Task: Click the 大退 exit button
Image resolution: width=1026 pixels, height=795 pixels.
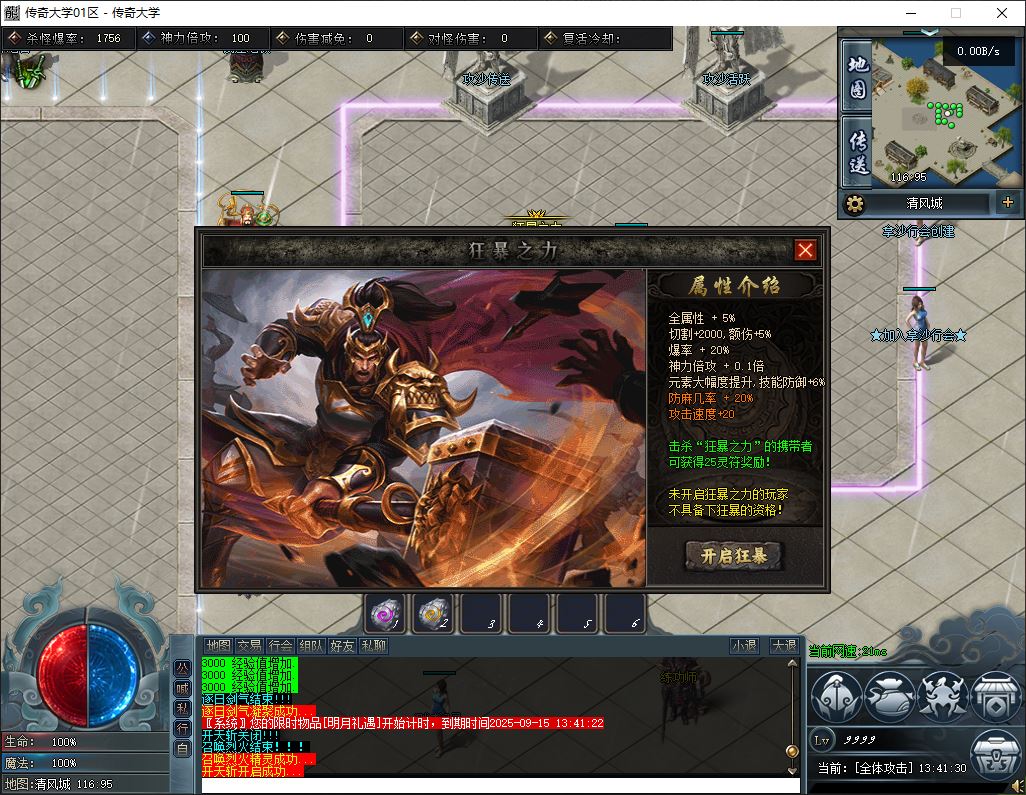Action: tap(784, 646)
